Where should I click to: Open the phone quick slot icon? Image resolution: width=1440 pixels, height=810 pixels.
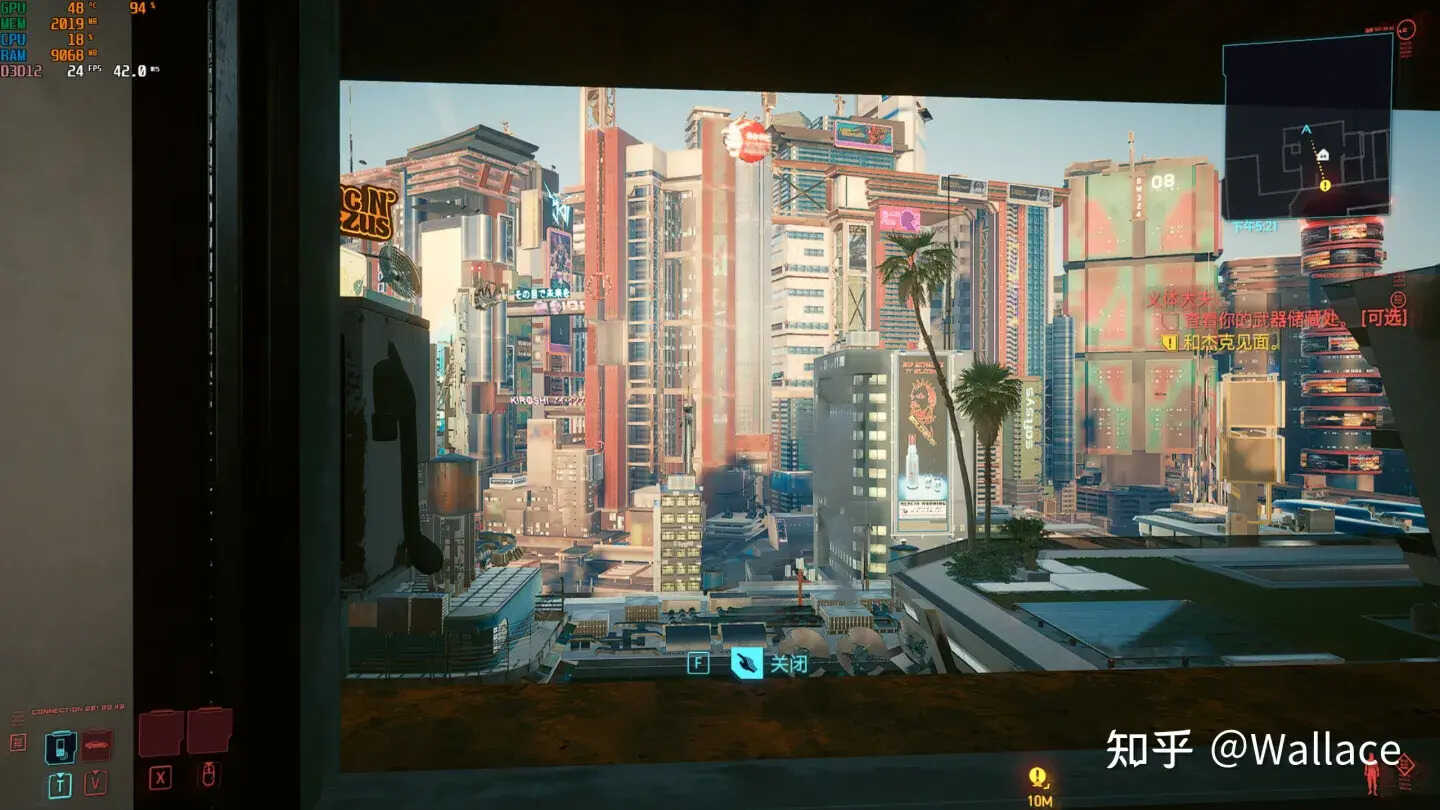[60, 746]
